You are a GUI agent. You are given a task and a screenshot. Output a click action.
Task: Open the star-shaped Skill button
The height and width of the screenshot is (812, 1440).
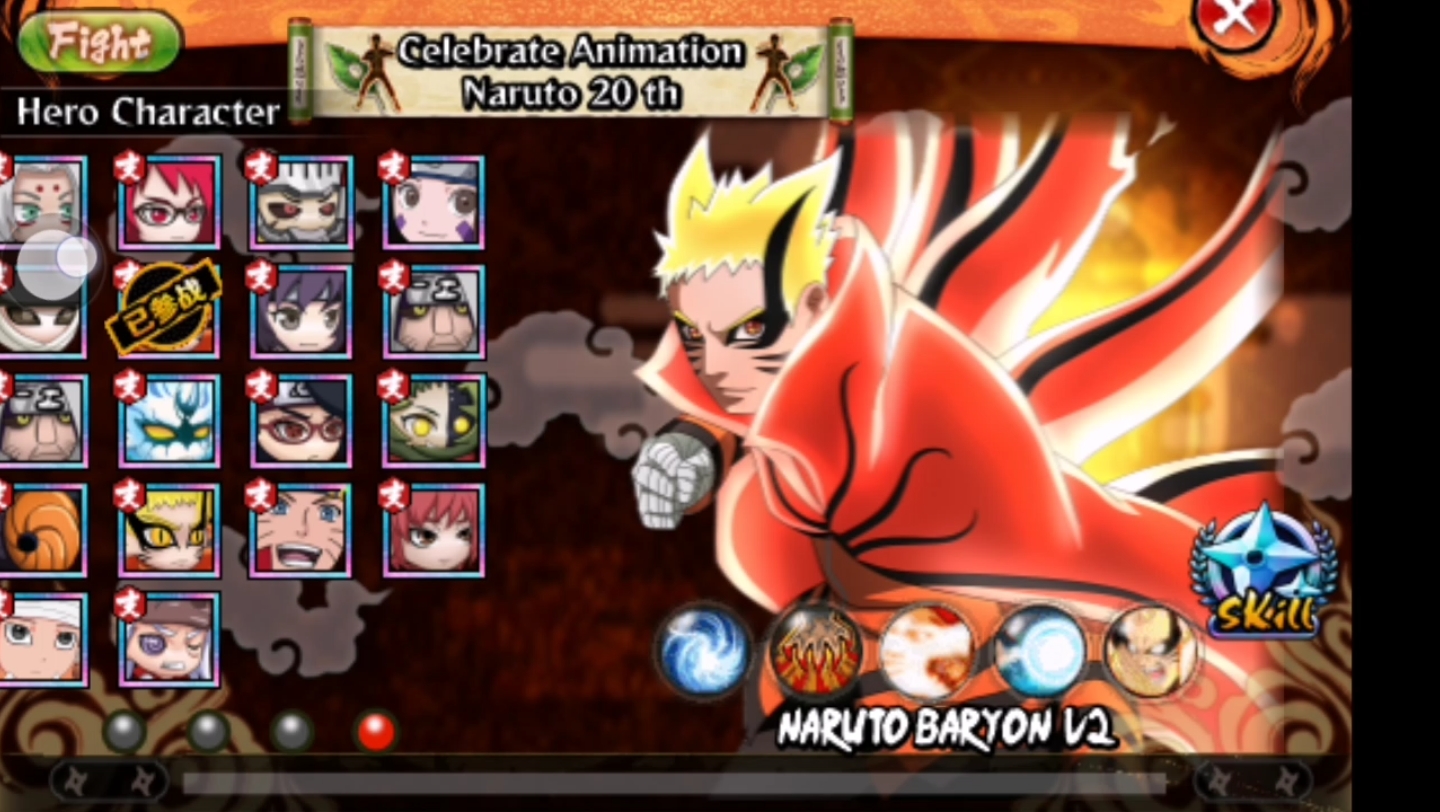pyautogui.click(x=1263, y=572)
